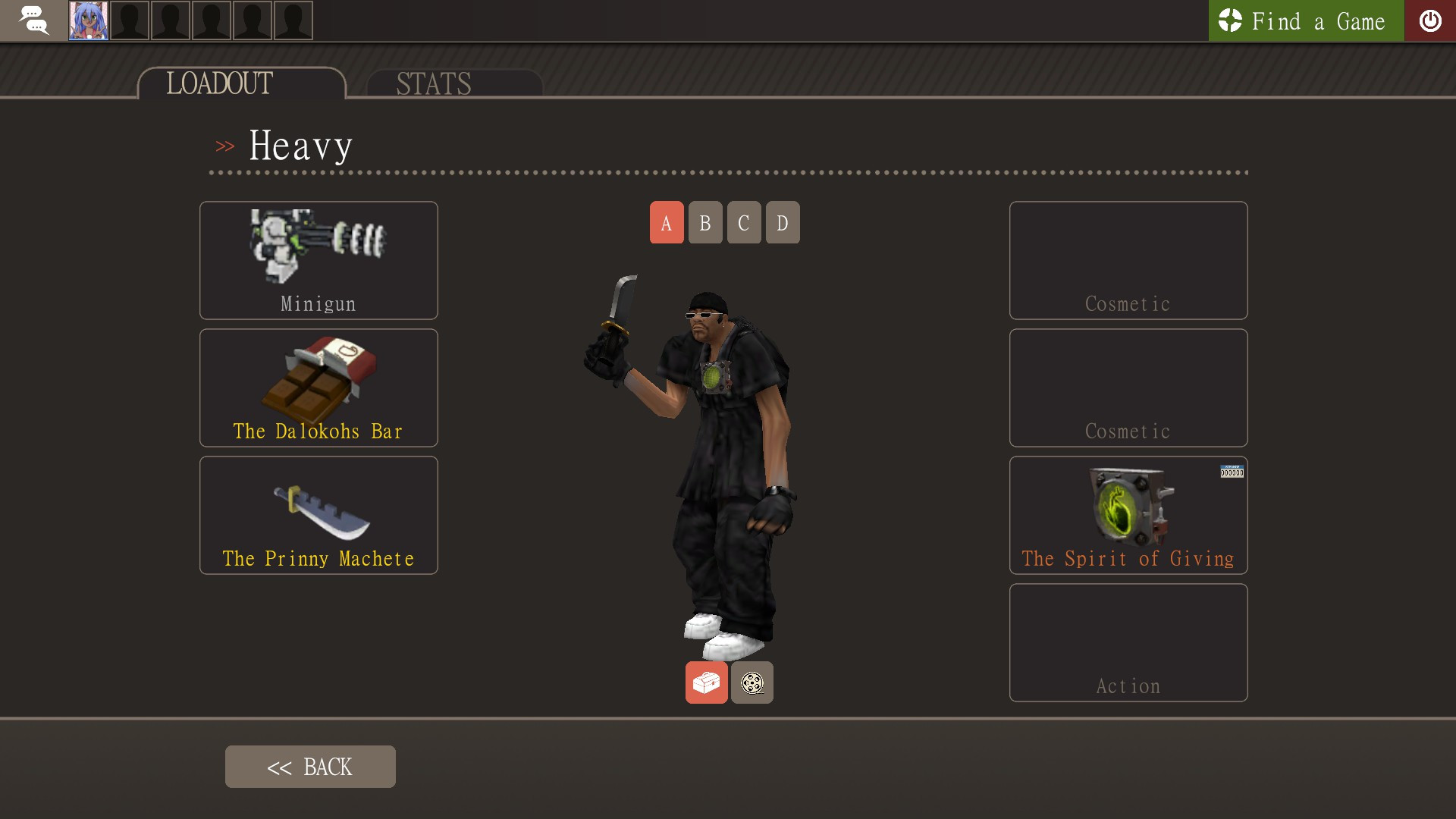Select the toolbox items icon below the character
The height and width of the screenshot is (819, 1456).
tap(706, 682)
